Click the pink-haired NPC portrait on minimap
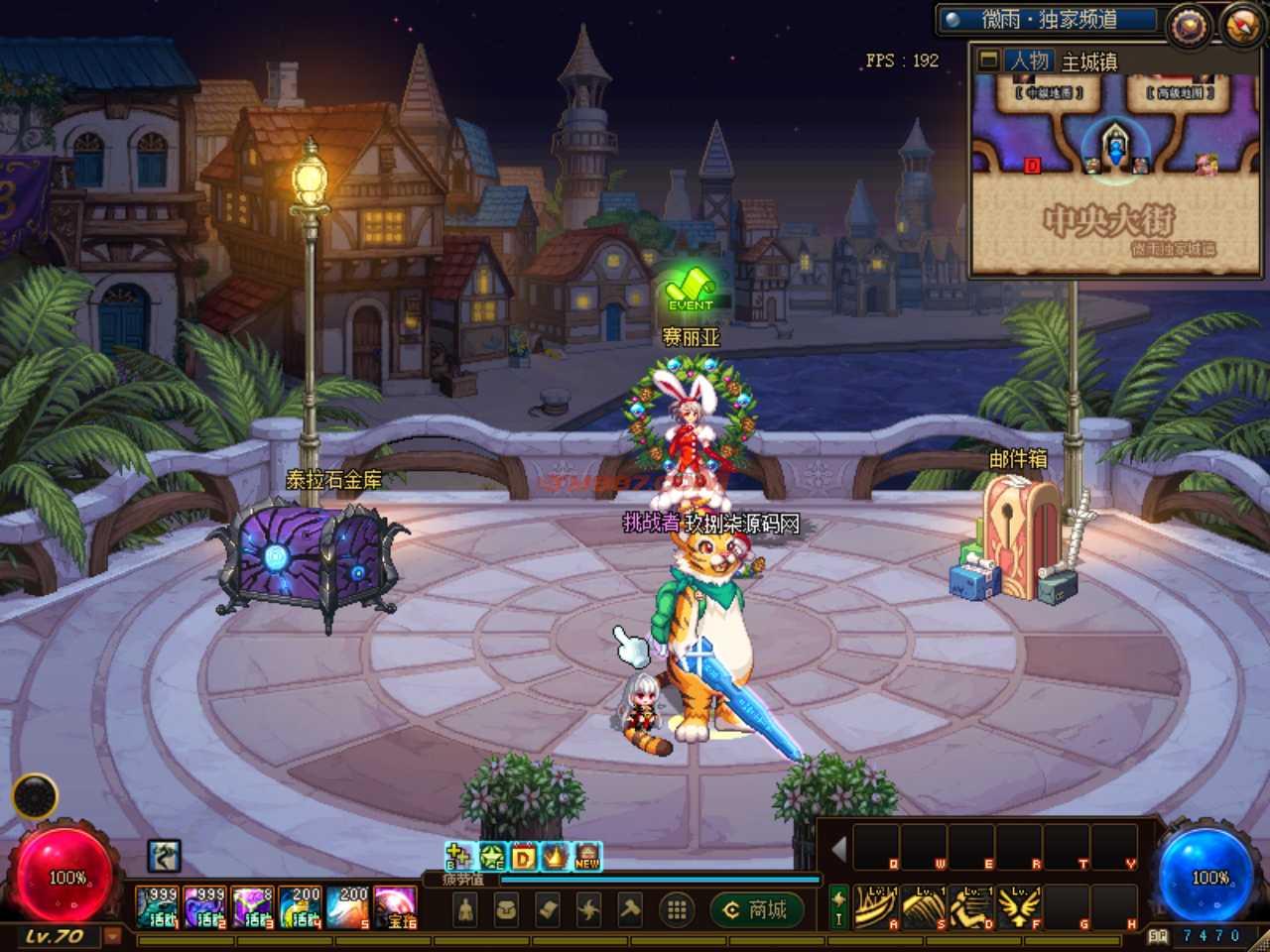 pyautogui.click(x=1206, y=164)
